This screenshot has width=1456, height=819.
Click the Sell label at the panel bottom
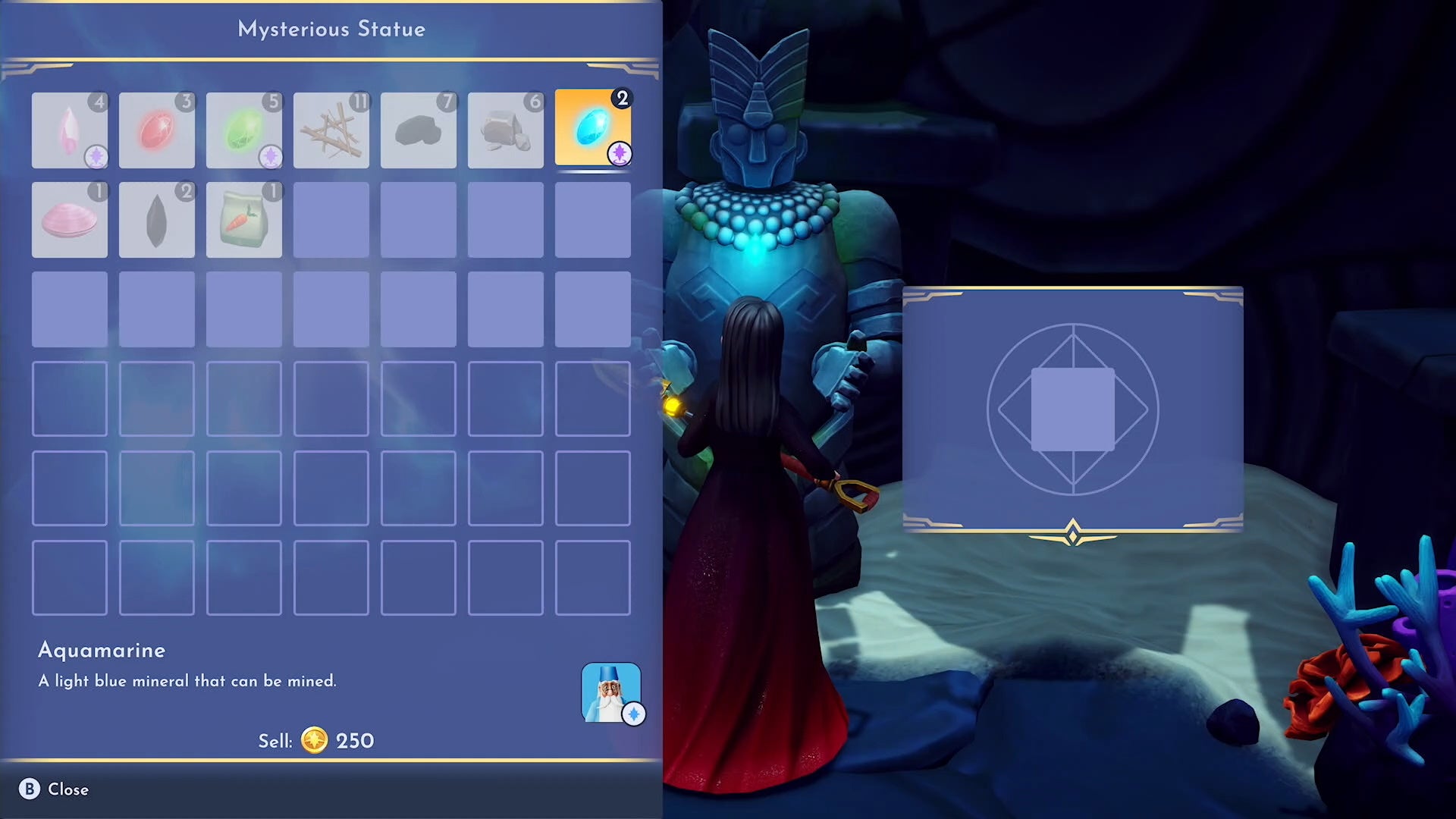(276, 741)
